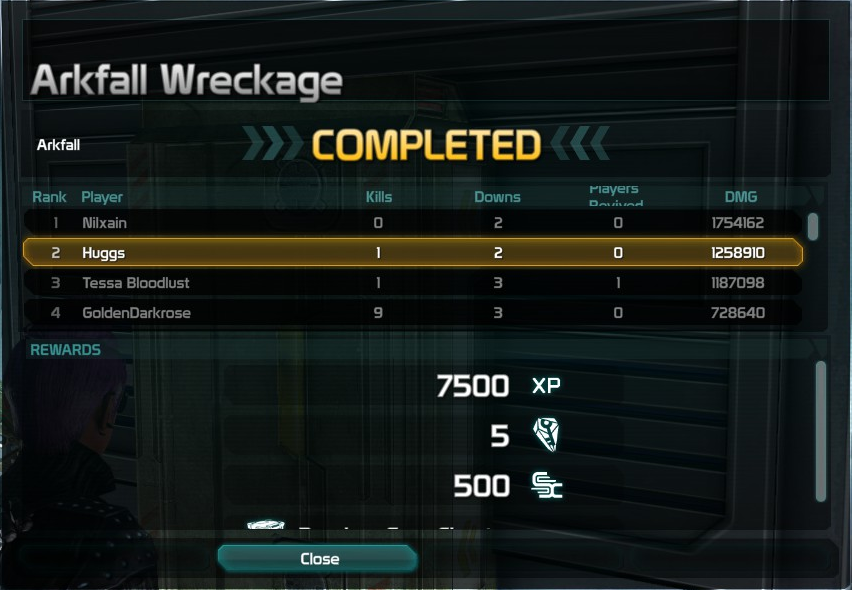Image resolution: width=852 pixels, height=590 pixels.
Task: Click the leaderboard scrollbar handle
Action: (813, 227)
